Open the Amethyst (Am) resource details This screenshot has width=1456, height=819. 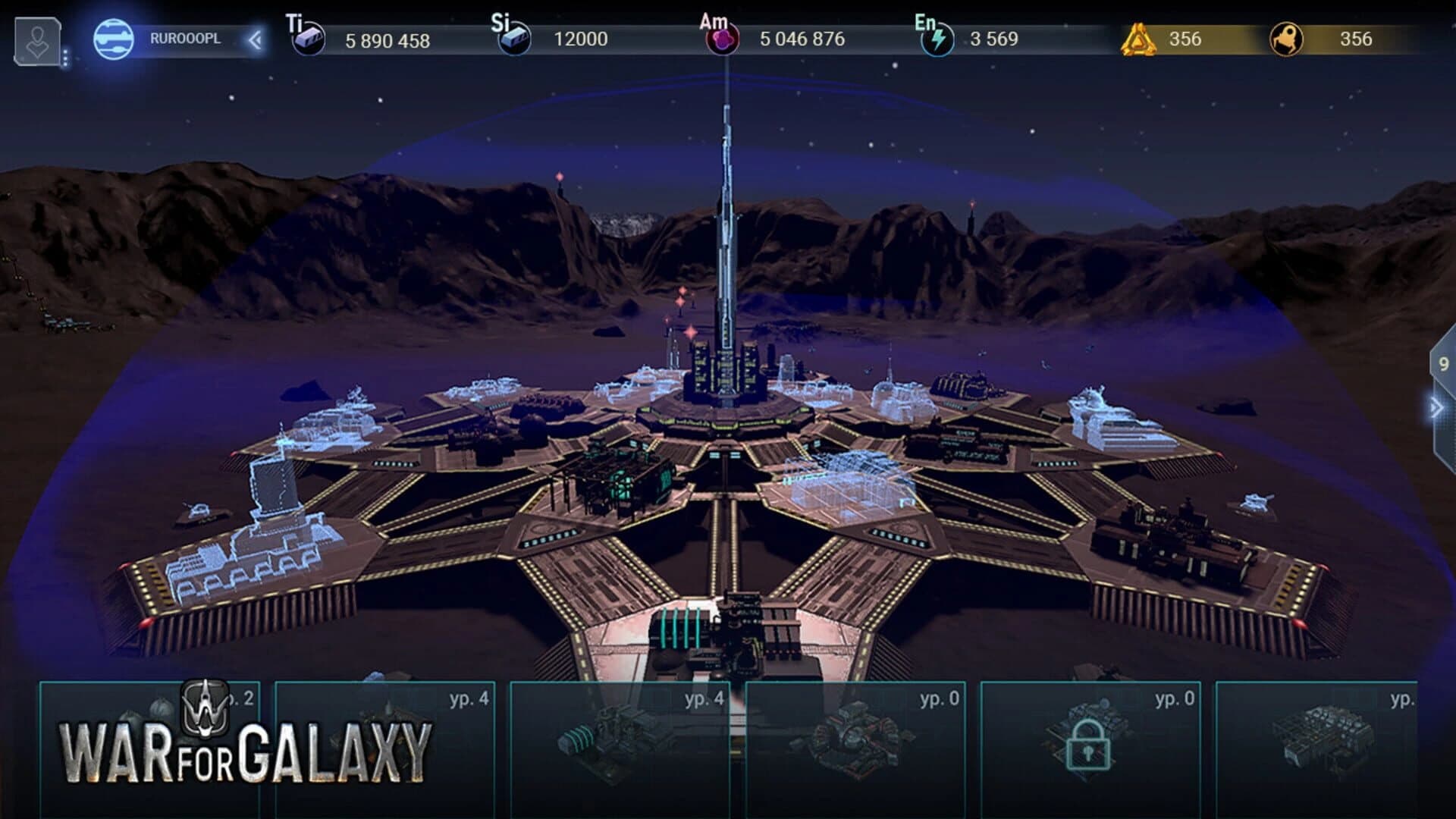pyautogui.click(x=722, y=38)
